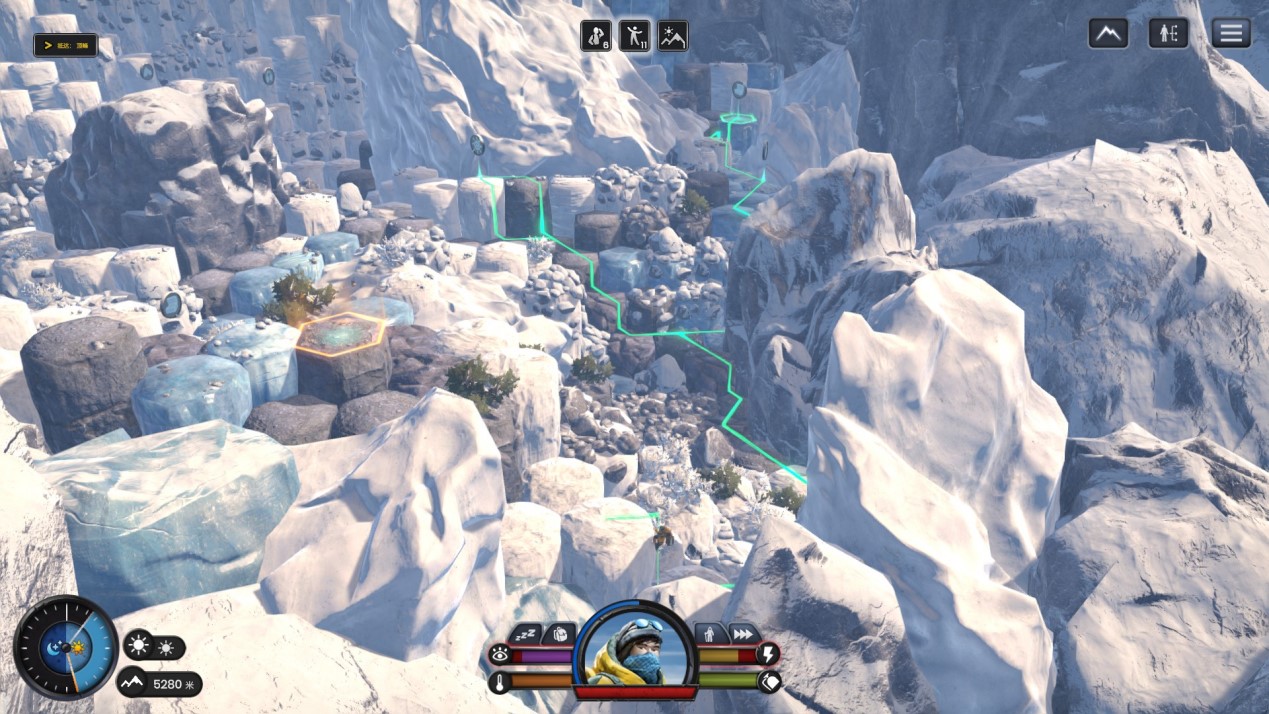Click the lightning bolt energy icon
This screenshot has width=1269, height=714.
point(768,655)
